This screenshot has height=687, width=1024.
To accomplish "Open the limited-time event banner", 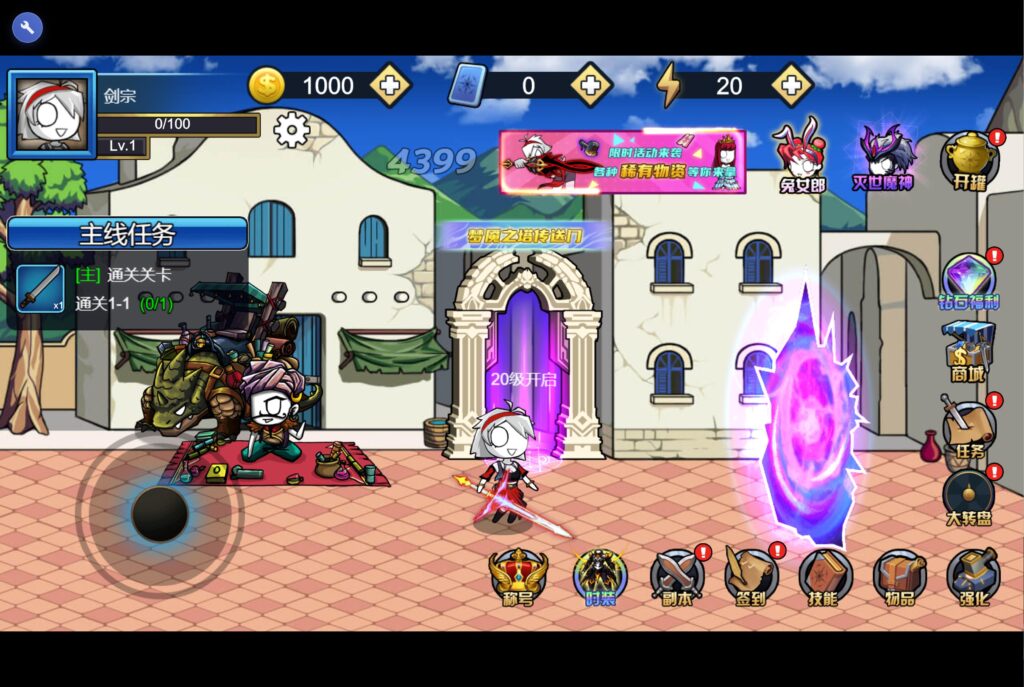I will [622, 161].
